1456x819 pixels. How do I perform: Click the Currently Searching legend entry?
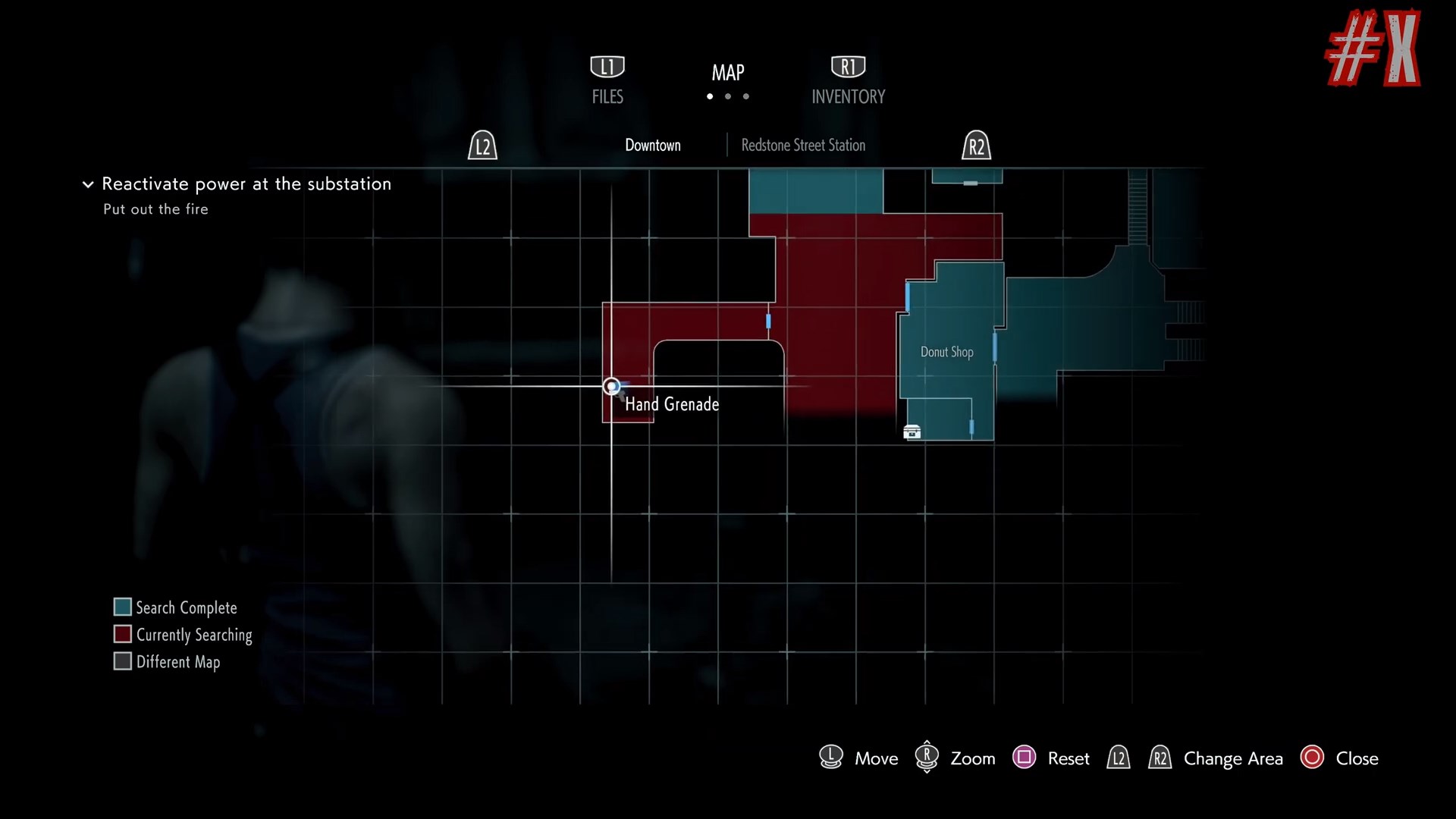183,635
